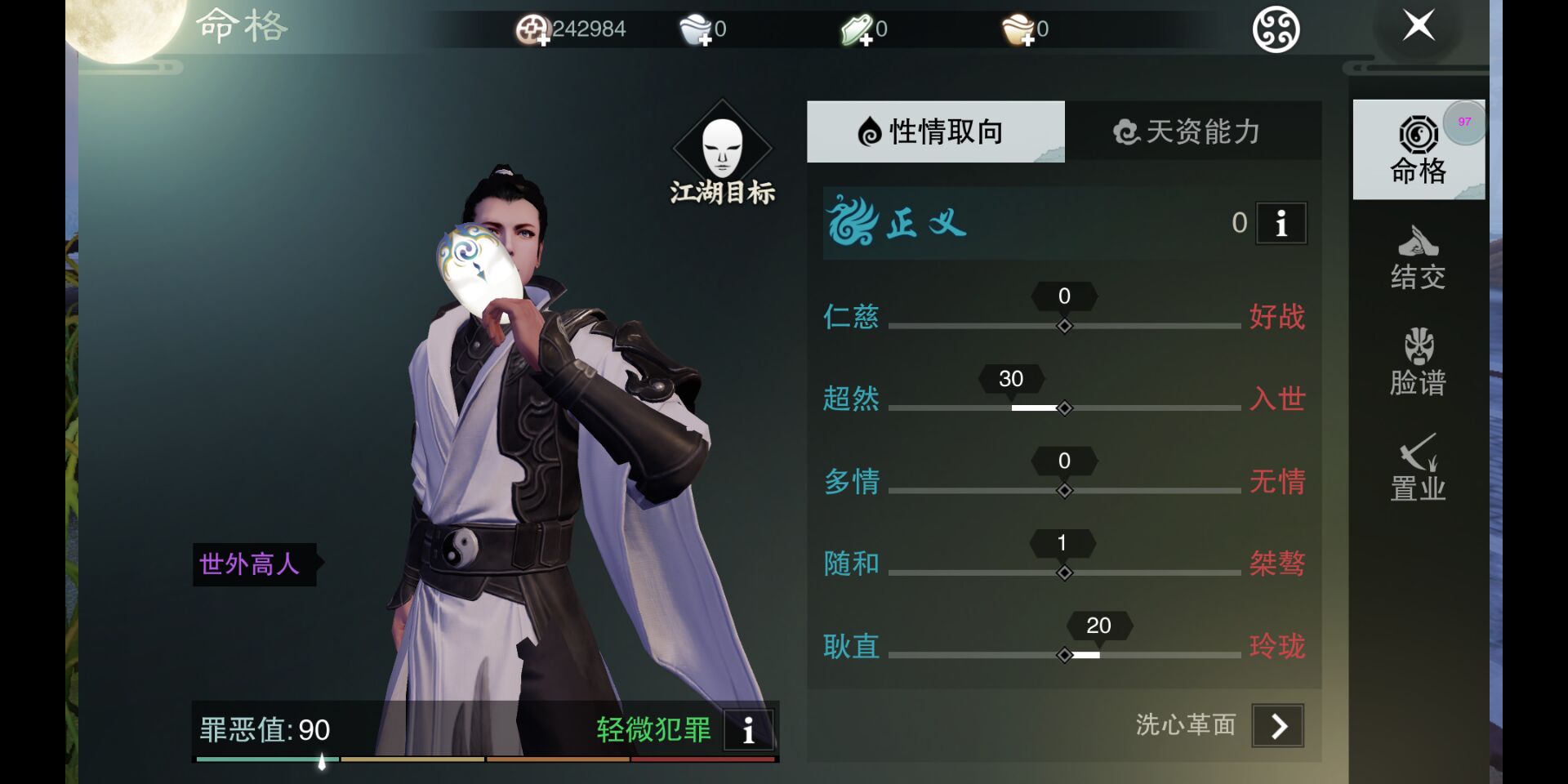Open 置业 side menu
This screenshot has width=1568, height=784.
click(x=1418, y=467)
